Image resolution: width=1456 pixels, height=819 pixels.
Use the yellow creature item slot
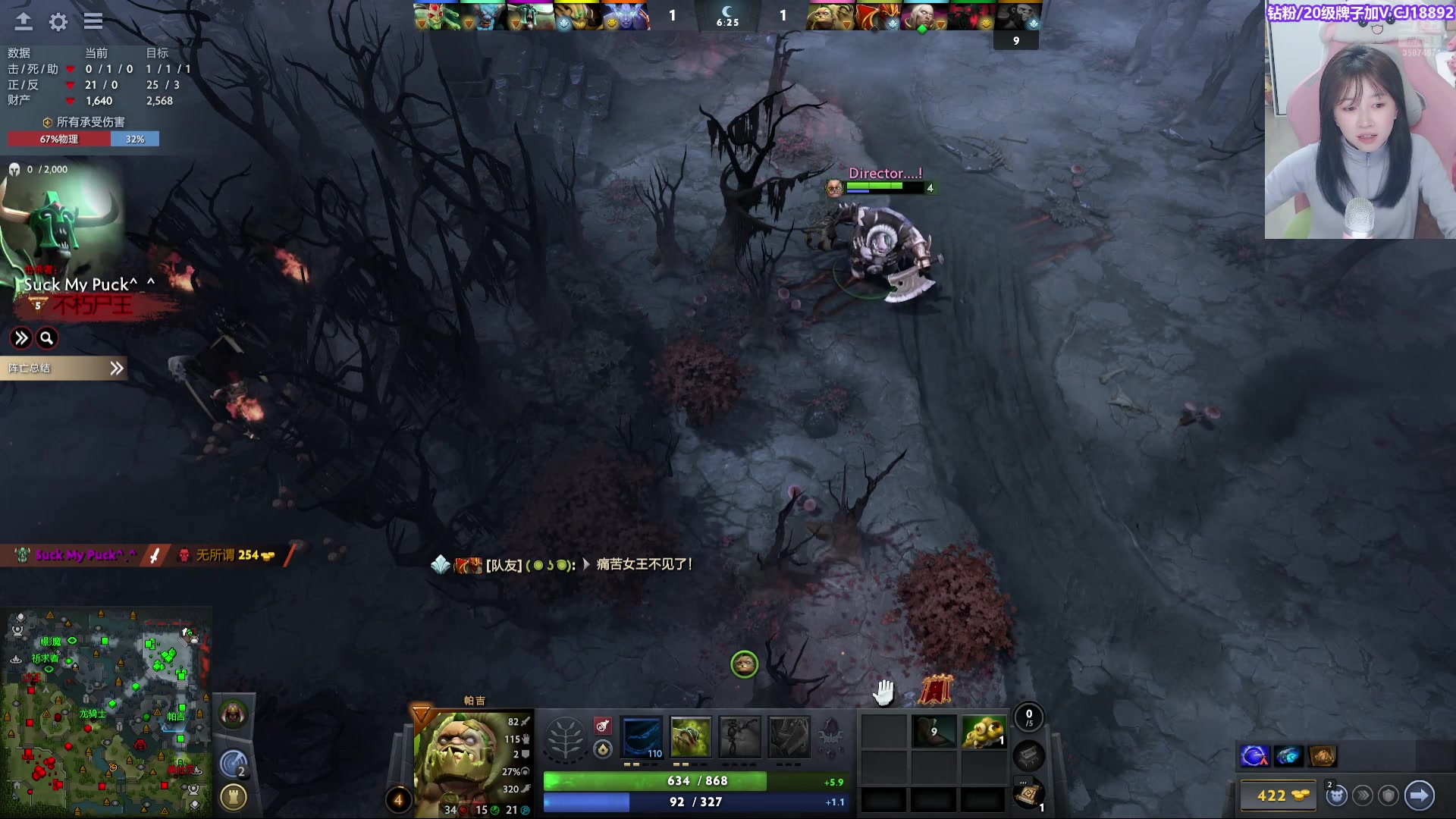pyautogui.click(x=984, y=732)
